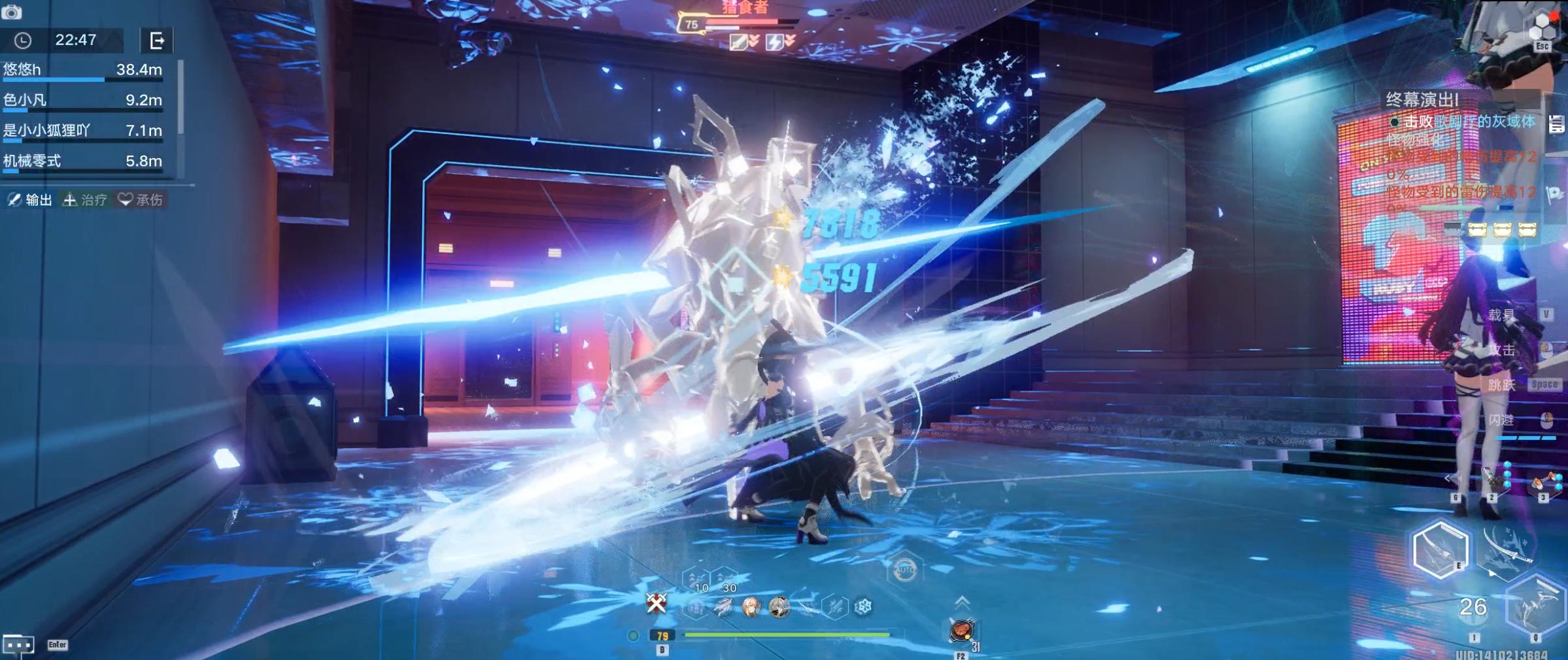1568x660 pixels.
Task: Switch to the 输出 damage tab
Action: [30, 200]
